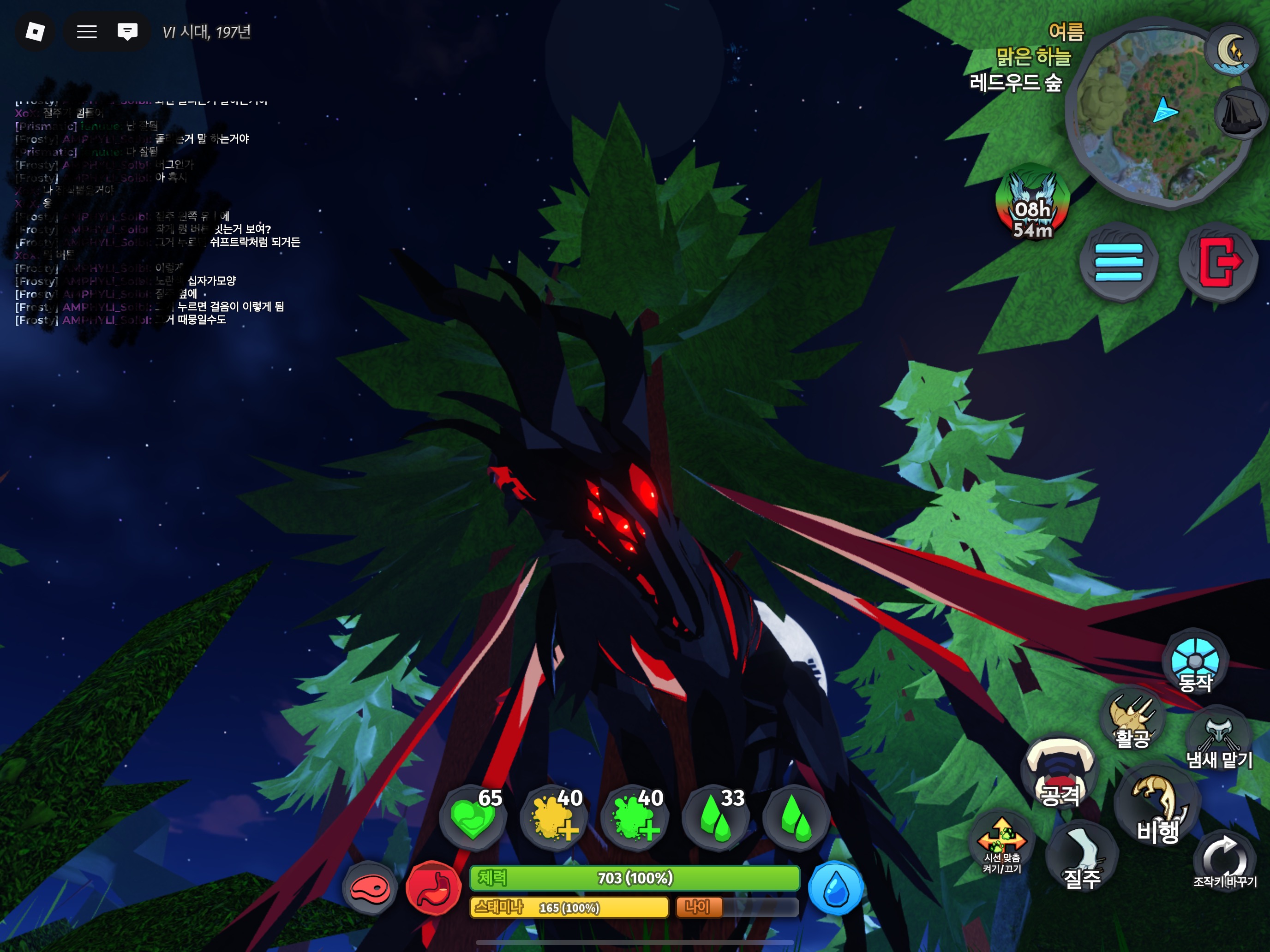The height and width of the screenshot is (952, 1270).
Task: Click the meat hunger icon
Action: 370,888
